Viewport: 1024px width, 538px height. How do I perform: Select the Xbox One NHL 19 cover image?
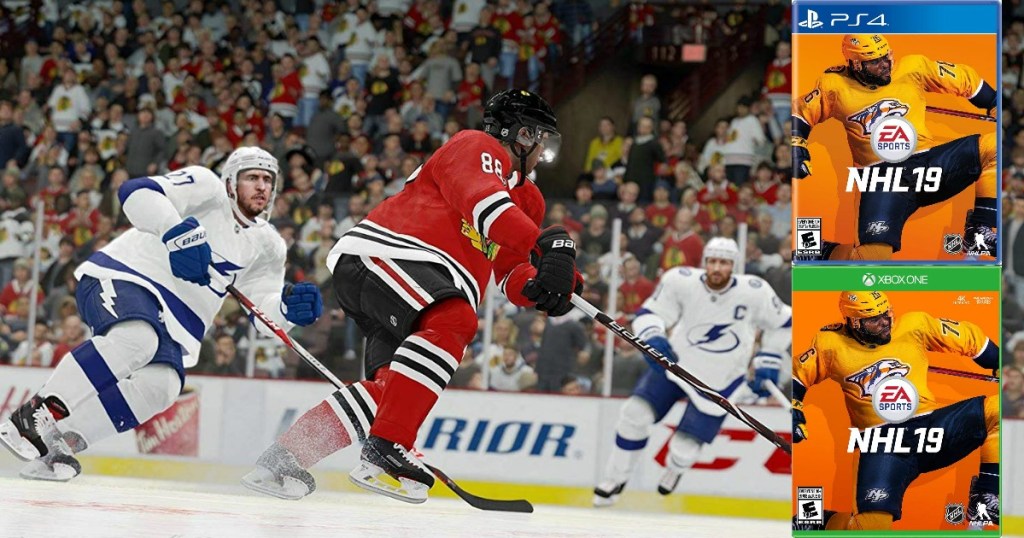895,400
